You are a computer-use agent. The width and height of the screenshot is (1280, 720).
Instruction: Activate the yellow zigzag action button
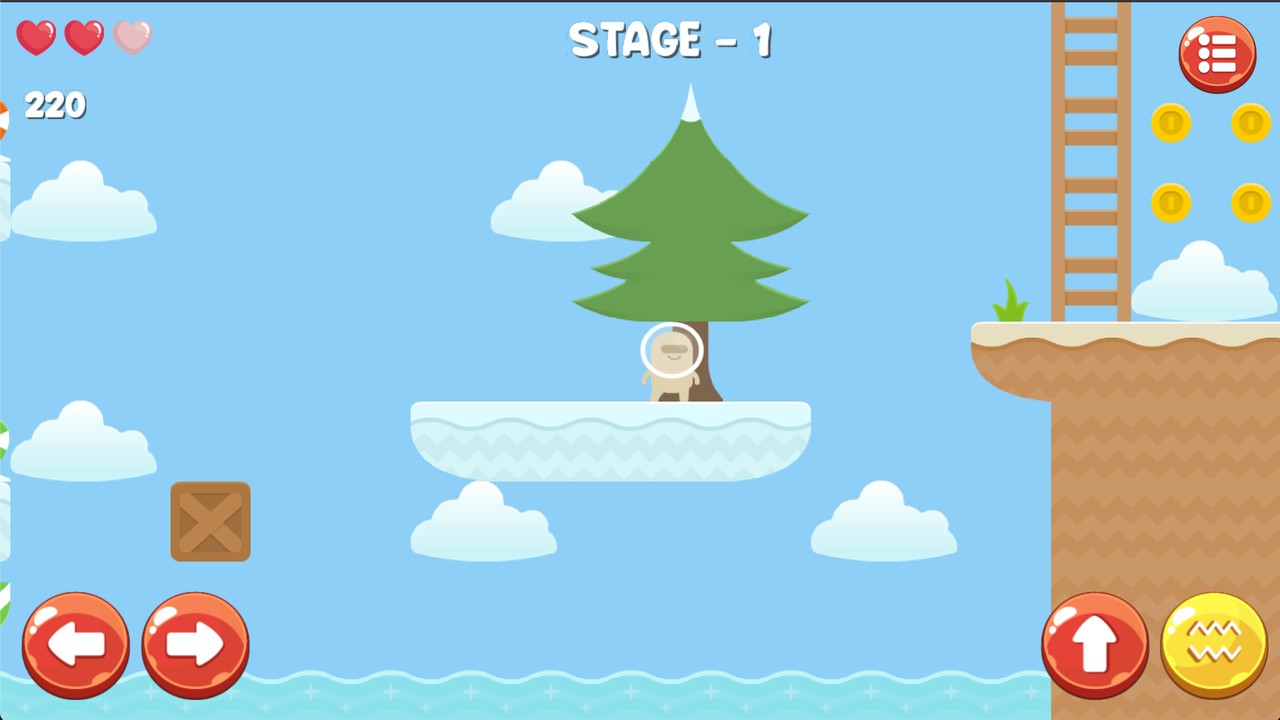pos(1214,645)
